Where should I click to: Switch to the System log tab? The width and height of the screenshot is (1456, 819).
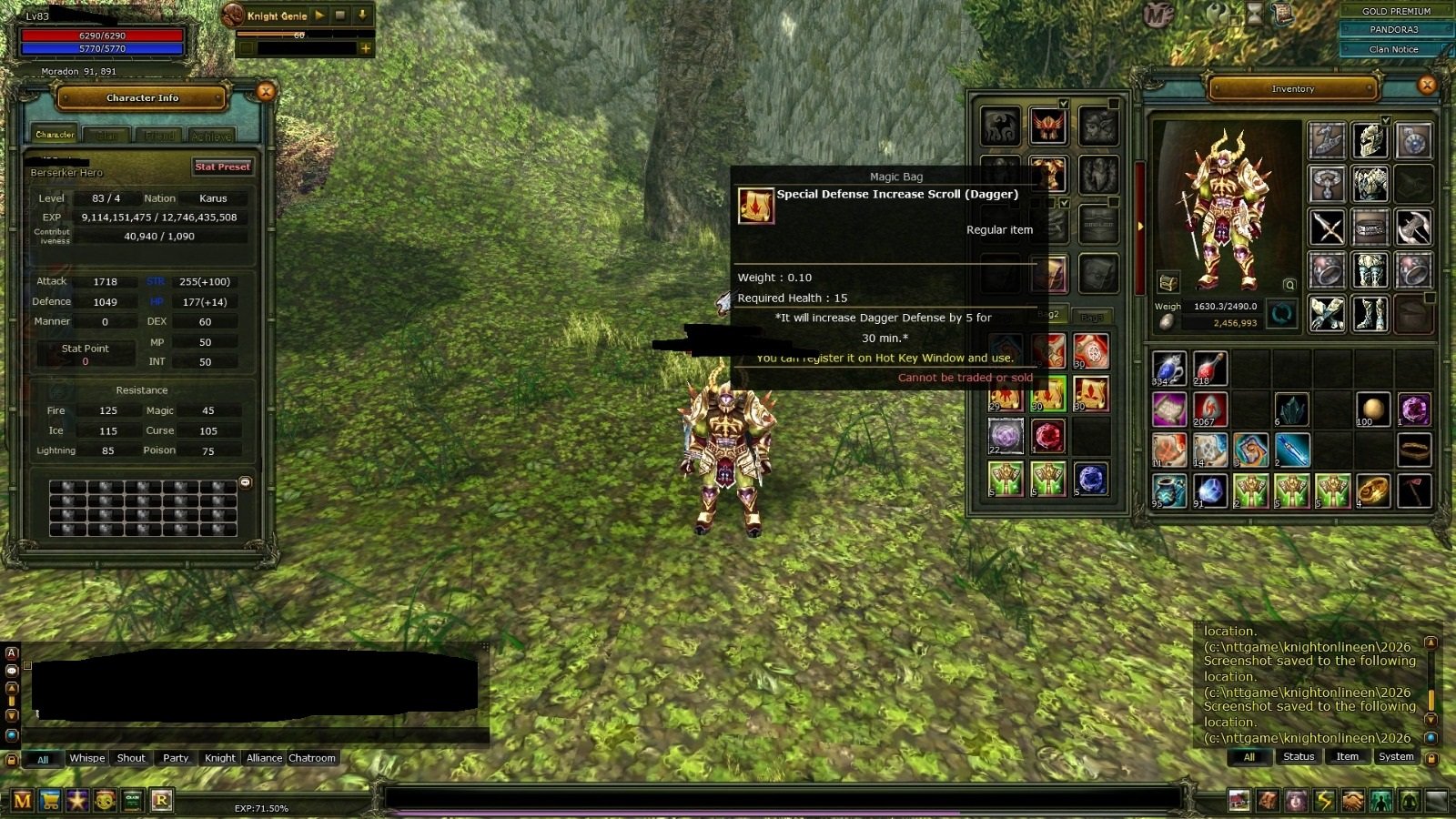(x=1396, y=757)
